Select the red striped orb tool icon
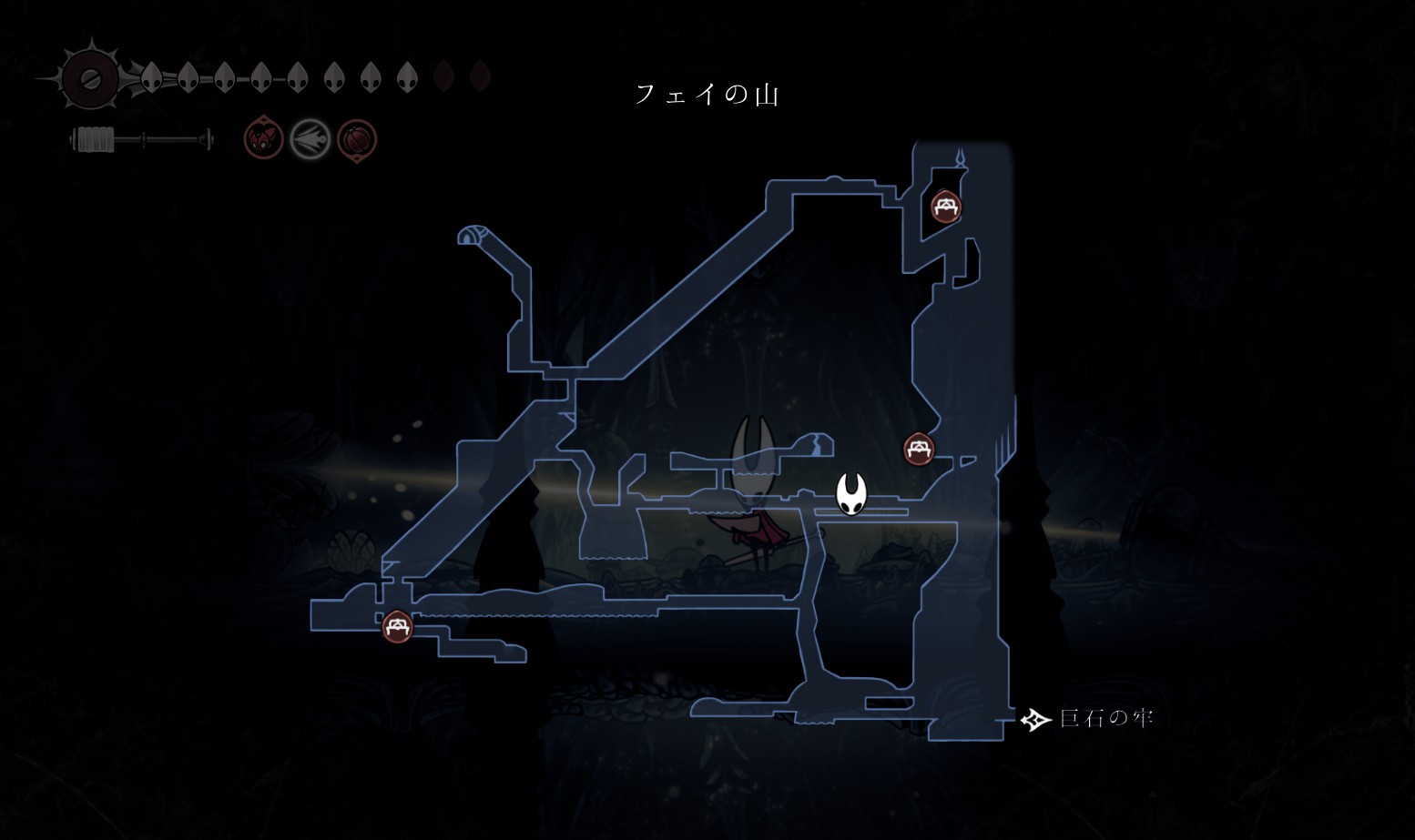1415x840 pixels. pos(357,140)
